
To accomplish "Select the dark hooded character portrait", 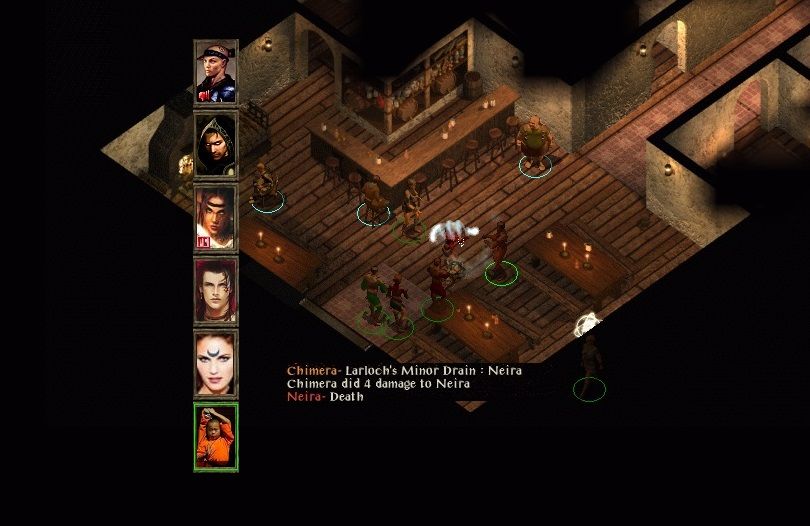I will click(x=216, y=145).
